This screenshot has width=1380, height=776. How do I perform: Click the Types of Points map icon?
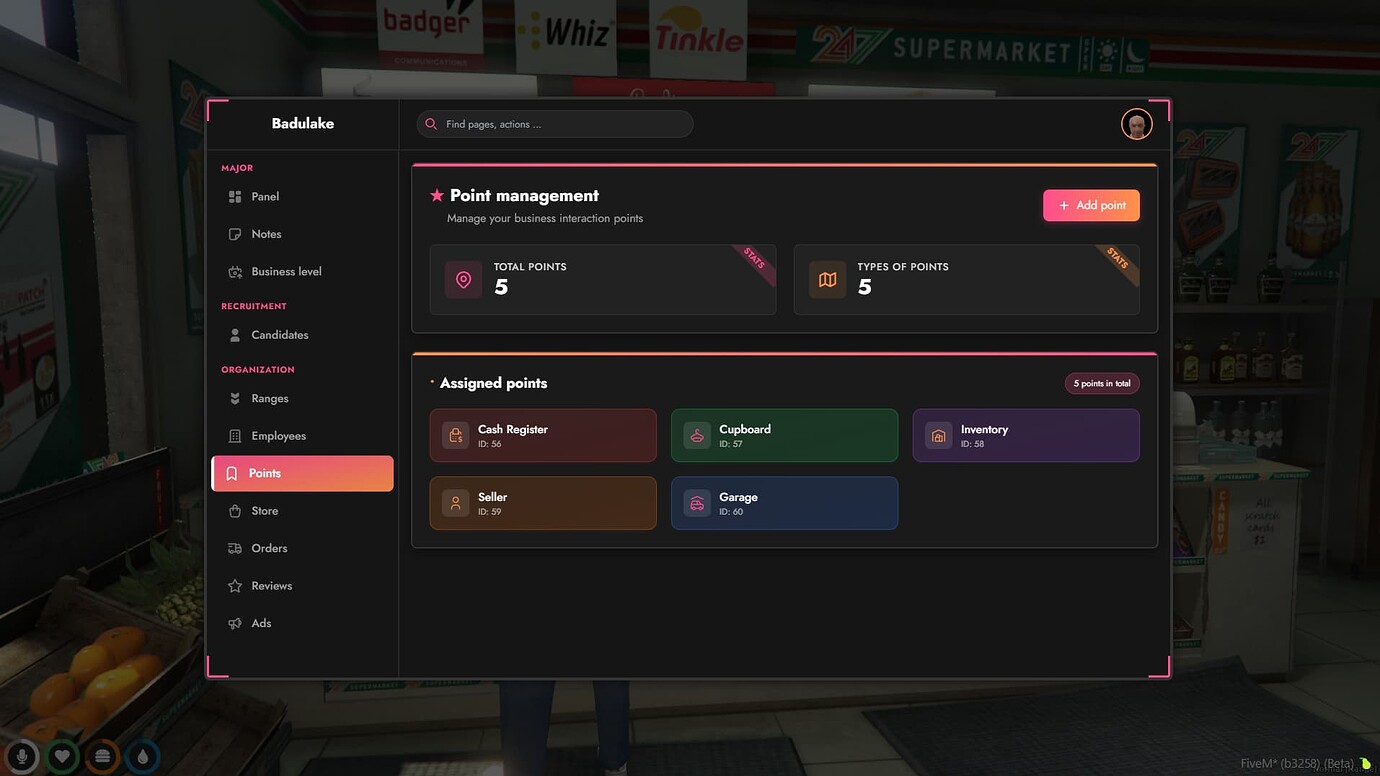point(827,279)
